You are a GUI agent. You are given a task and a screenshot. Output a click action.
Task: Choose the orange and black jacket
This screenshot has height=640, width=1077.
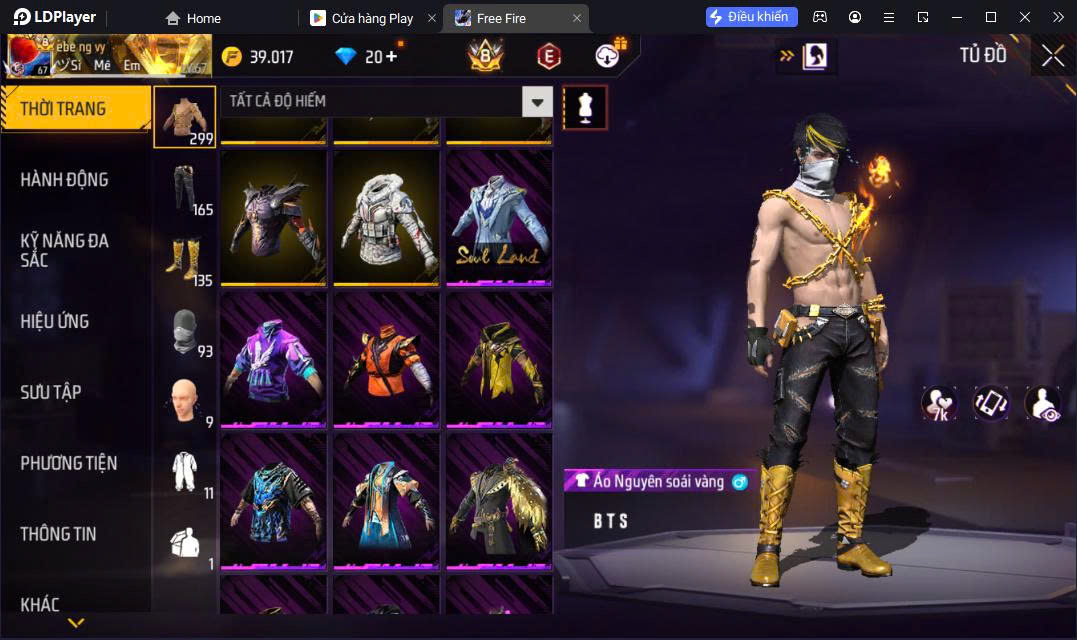[x=386, y=359]
